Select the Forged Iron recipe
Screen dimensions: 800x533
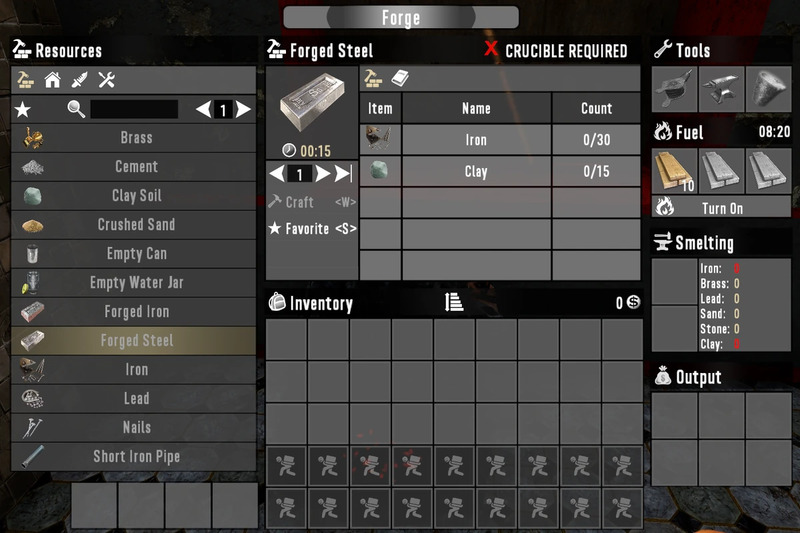click(x=135, y=312)
